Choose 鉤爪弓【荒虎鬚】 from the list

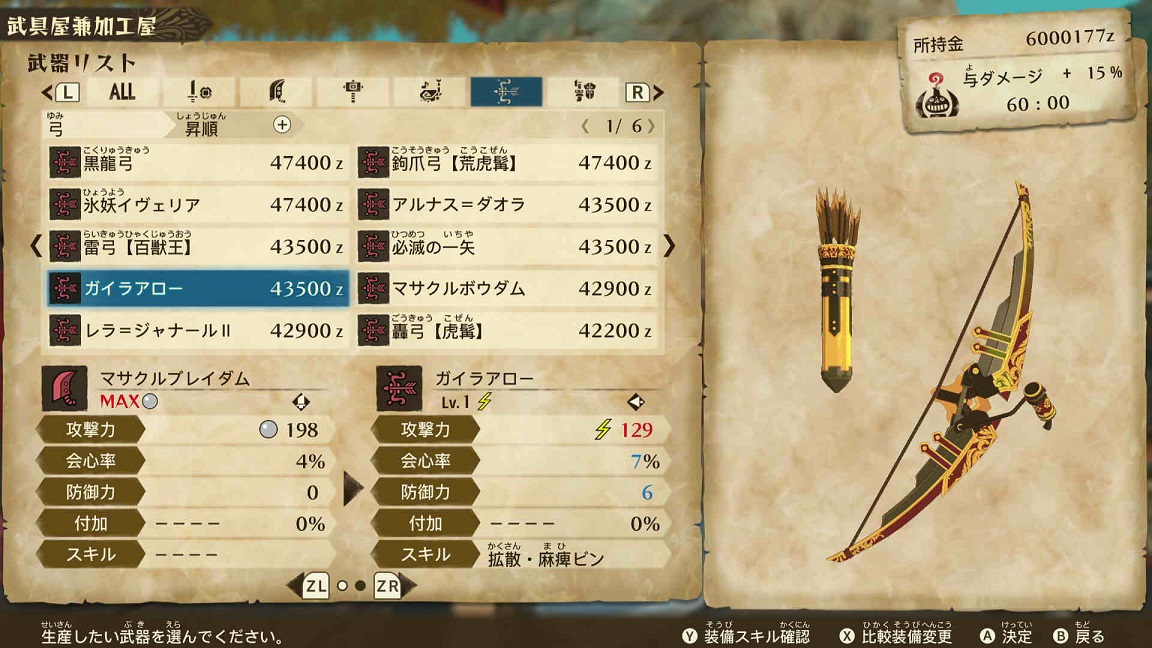pos(507,163)
